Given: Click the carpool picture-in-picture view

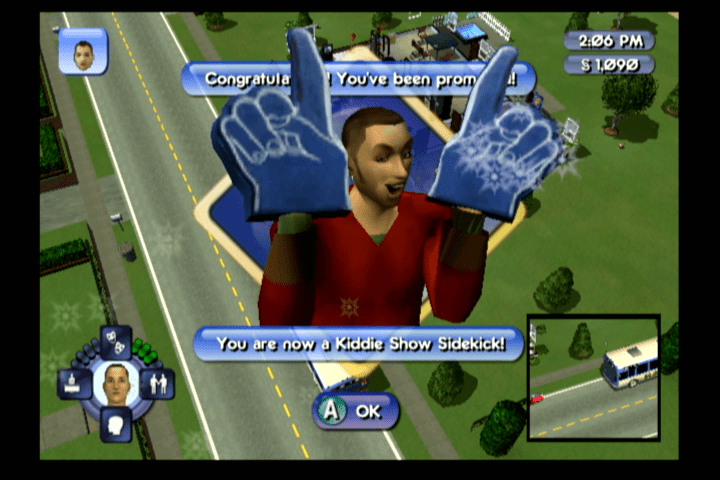Looking at the screenshot, I should (x=593, y=378).
